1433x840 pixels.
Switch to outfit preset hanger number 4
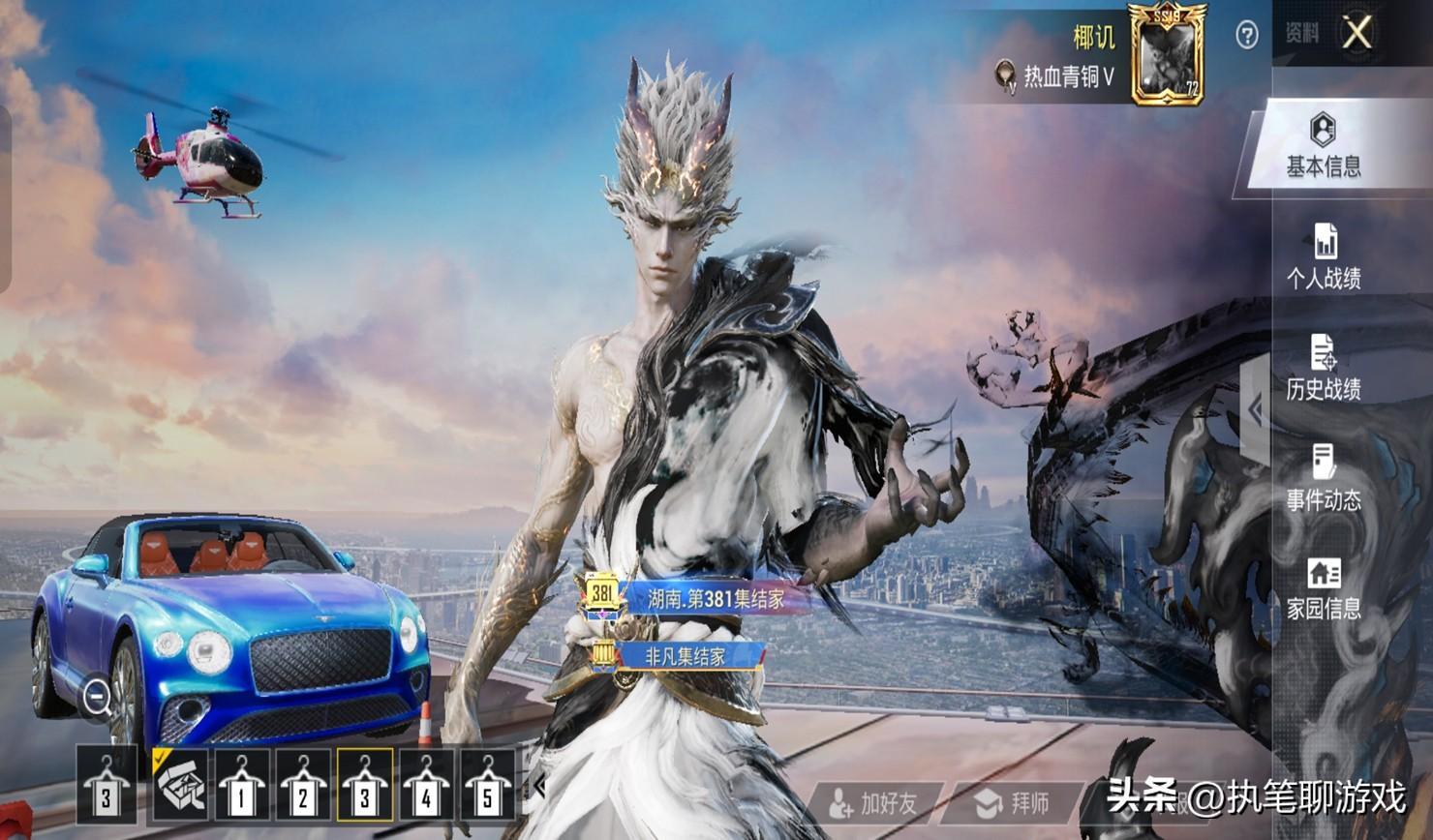(426, 786)
